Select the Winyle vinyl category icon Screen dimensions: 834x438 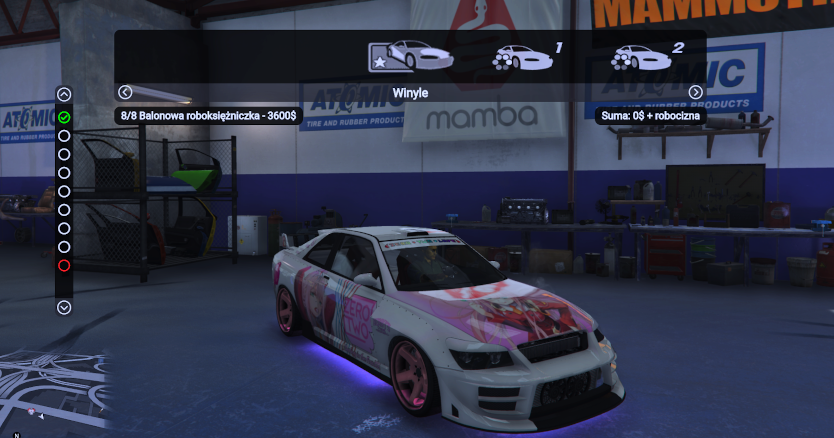[410, 56]
